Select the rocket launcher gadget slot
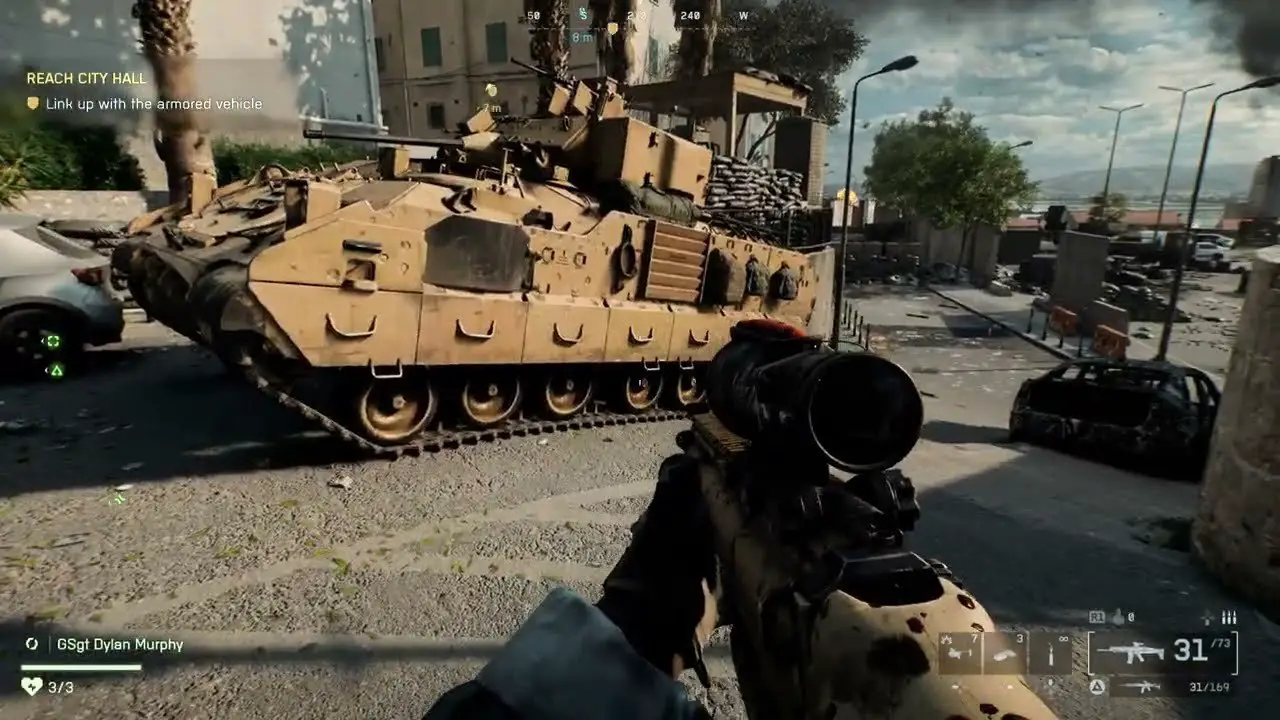 click(x=960, y=652)
